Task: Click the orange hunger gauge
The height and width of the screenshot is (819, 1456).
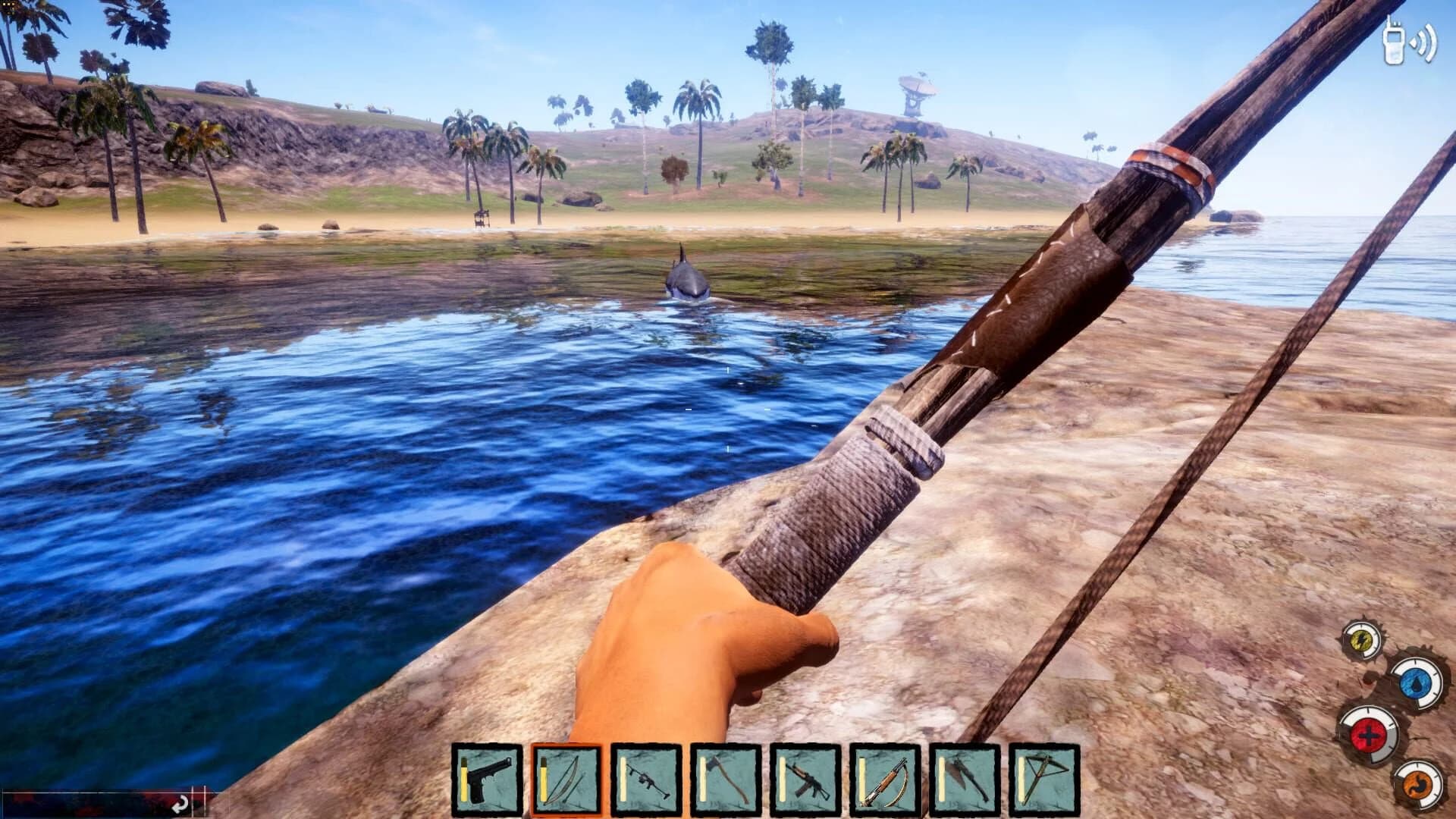Action: (x=1418, y=786)
